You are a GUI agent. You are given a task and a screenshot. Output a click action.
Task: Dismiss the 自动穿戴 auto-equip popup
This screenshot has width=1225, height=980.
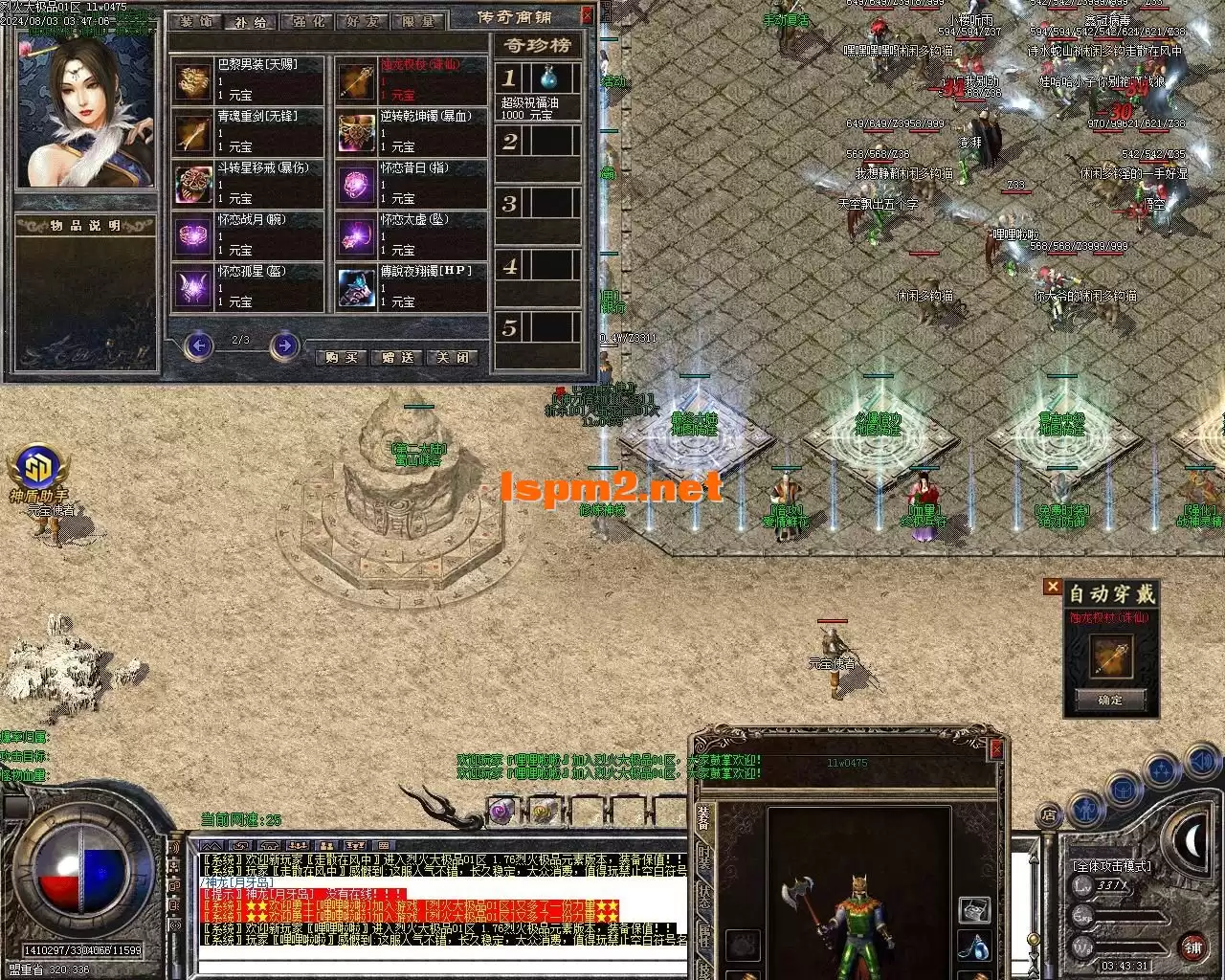(x=1053, y=587)
